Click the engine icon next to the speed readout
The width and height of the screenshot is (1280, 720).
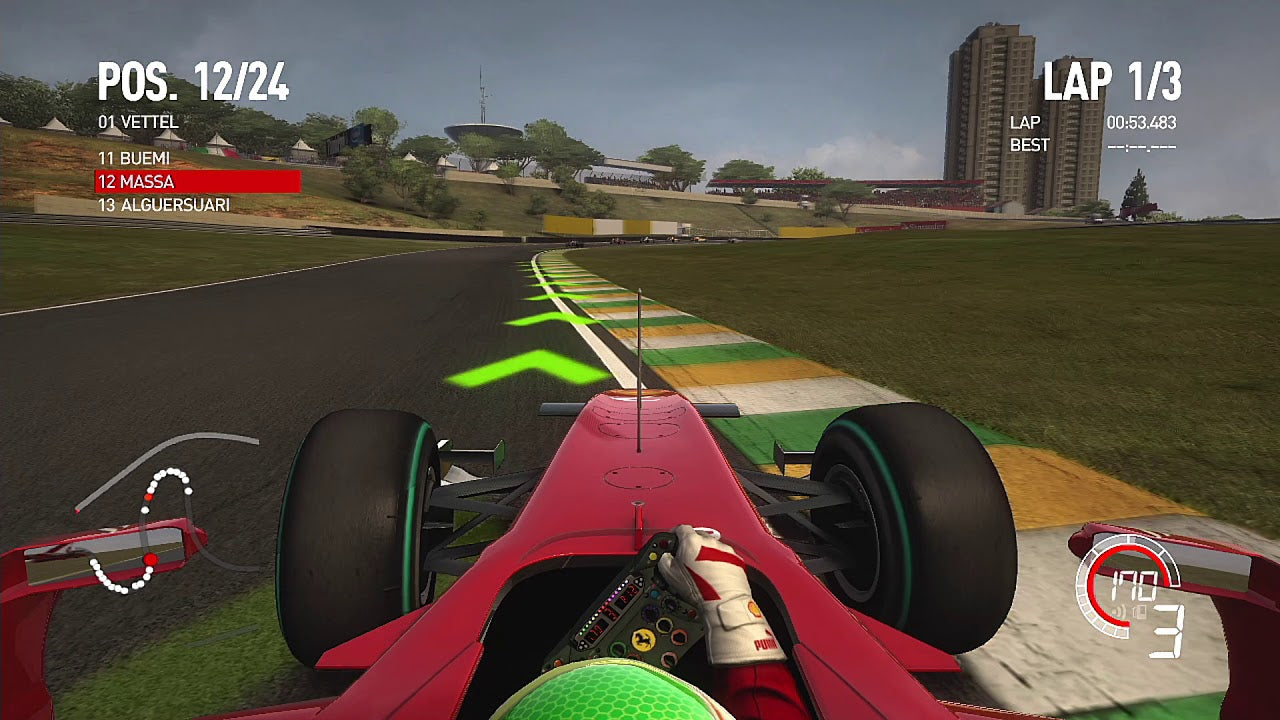[x=1140, y=611]
